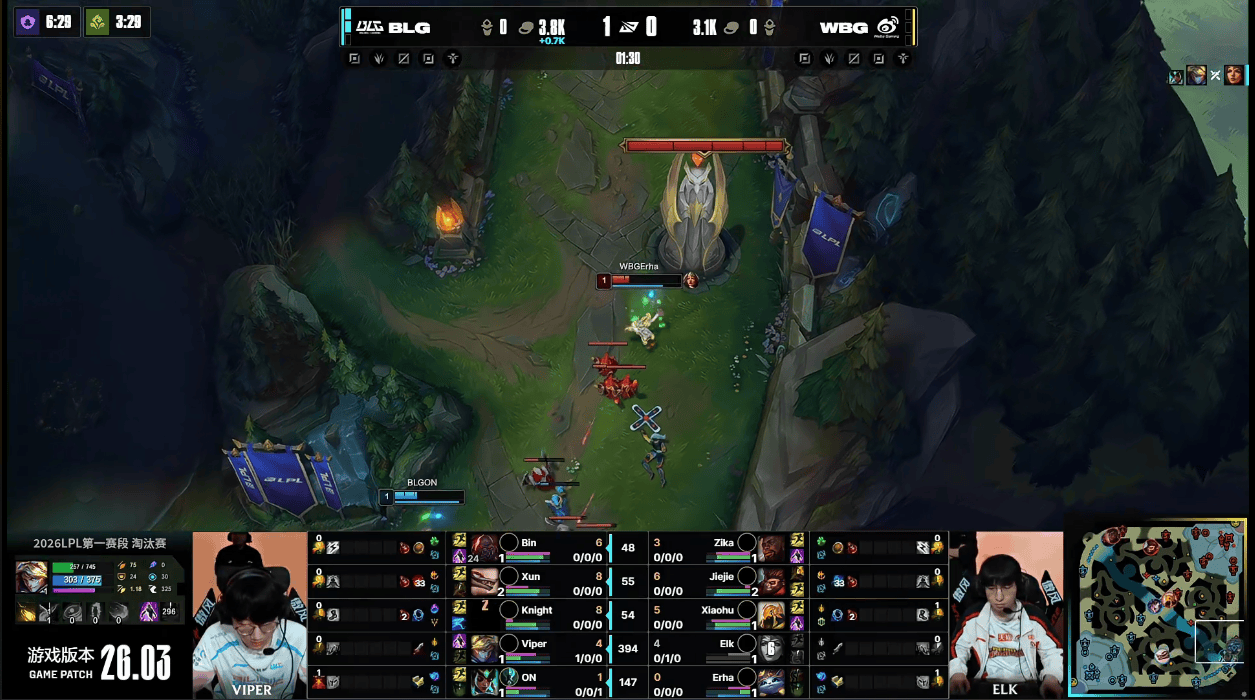The width and height of the screenshot is (1255, 700).
Task: Select Bin's champion portrait in the scoreboard
Action: click(485, 548)
